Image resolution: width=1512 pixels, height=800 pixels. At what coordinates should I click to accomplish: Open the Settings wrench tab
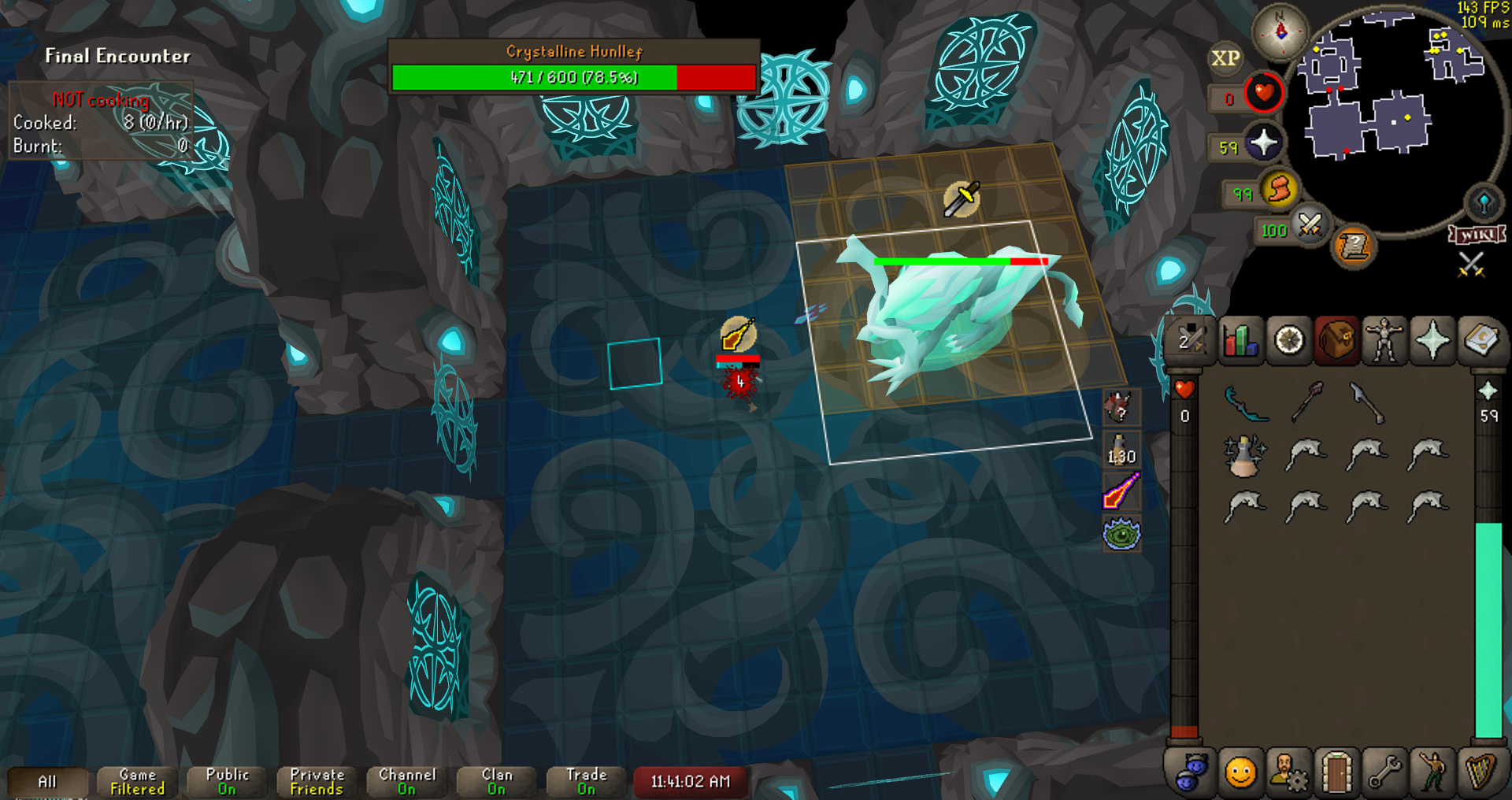[x=1384, y=772]
